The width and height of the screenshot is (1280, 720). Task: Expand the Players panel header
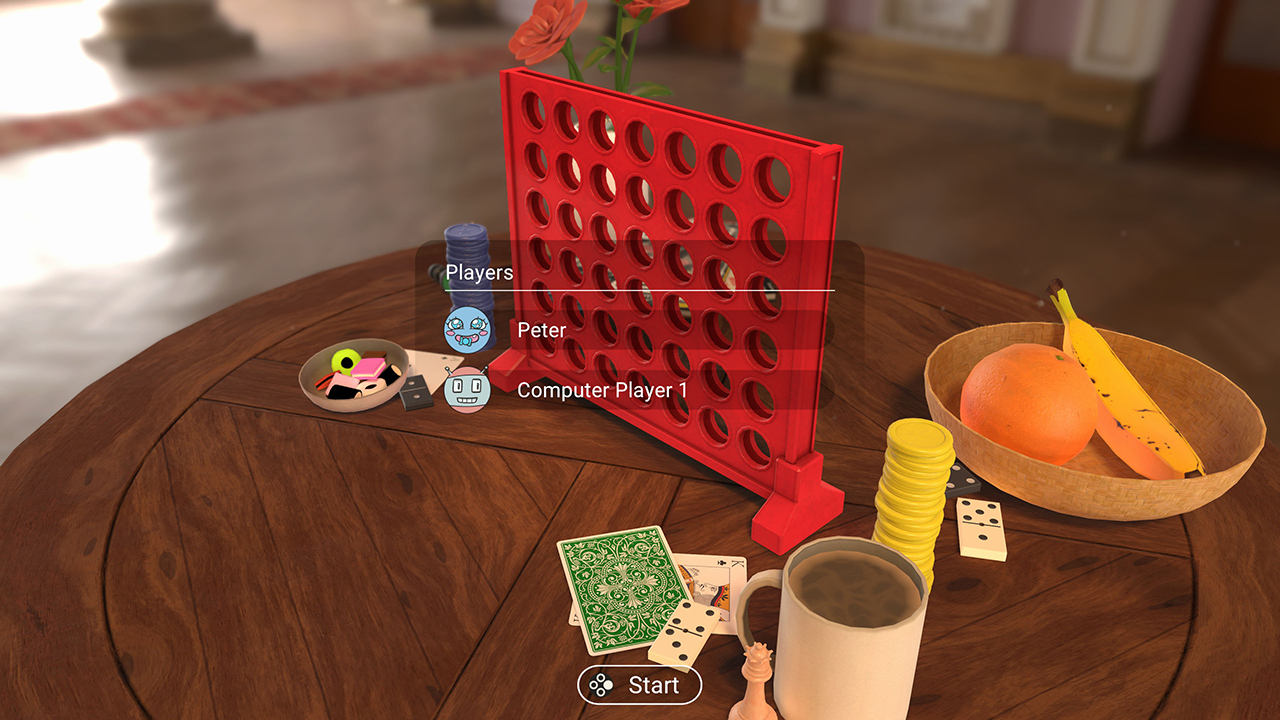tap(478, 272)
